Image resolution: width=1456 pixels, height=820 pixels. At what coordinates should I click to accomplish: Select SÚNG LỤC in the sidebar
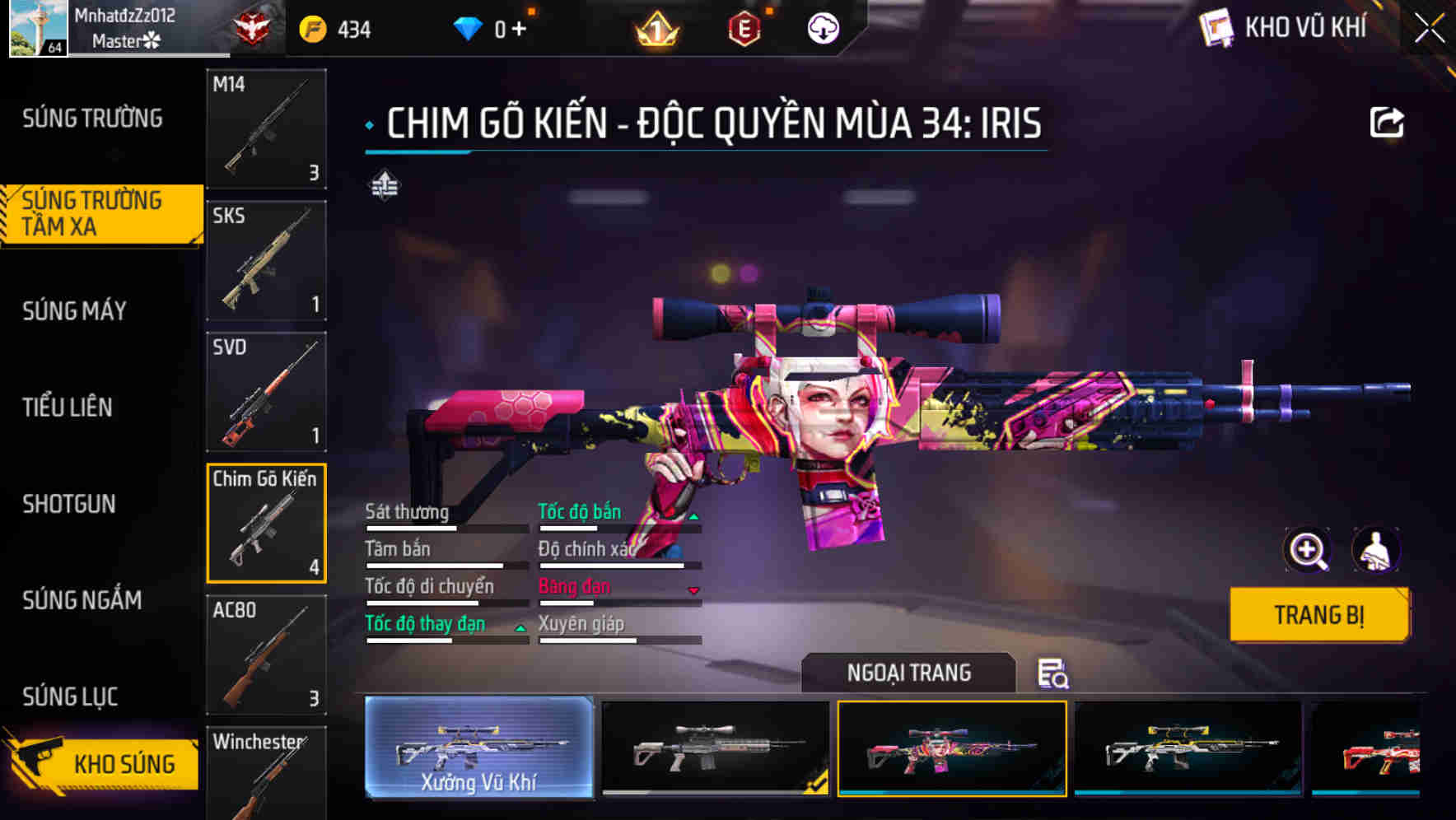[68, 696]
